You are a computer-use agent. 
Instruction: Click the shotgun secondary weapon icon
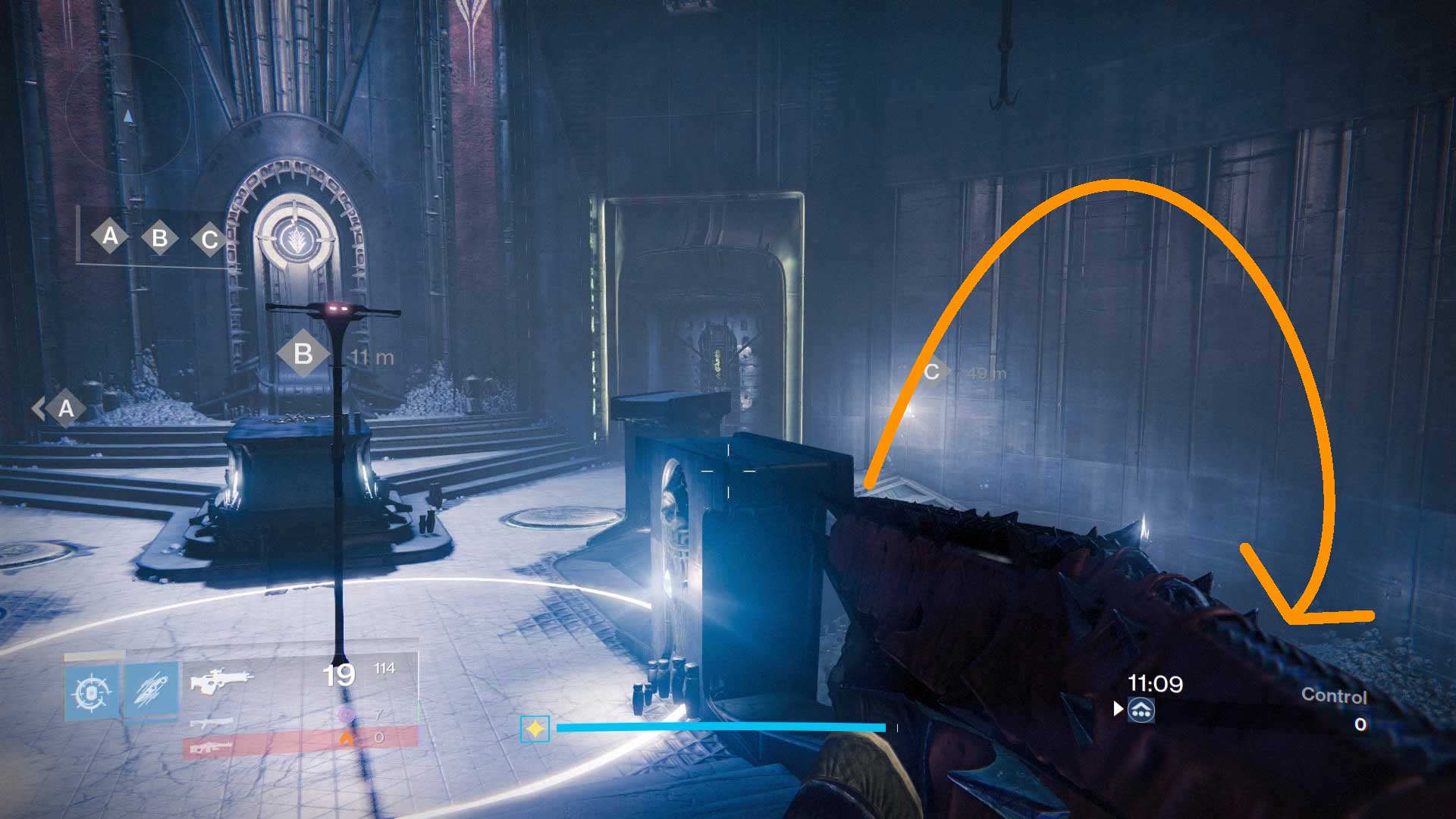[212, 723]
